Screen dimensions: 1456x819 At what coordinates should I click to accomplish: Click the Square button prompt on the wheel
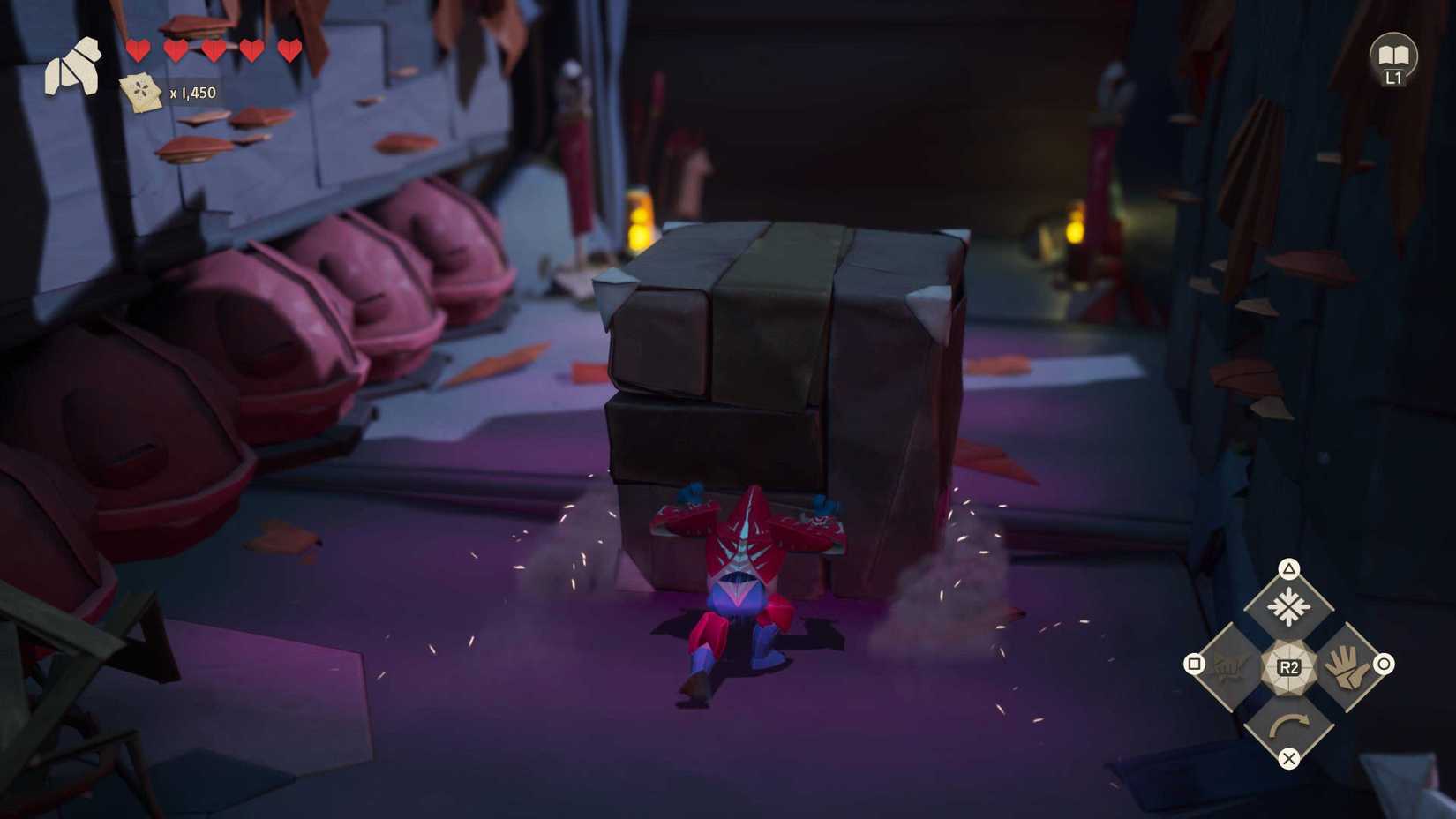point(1196,664)
